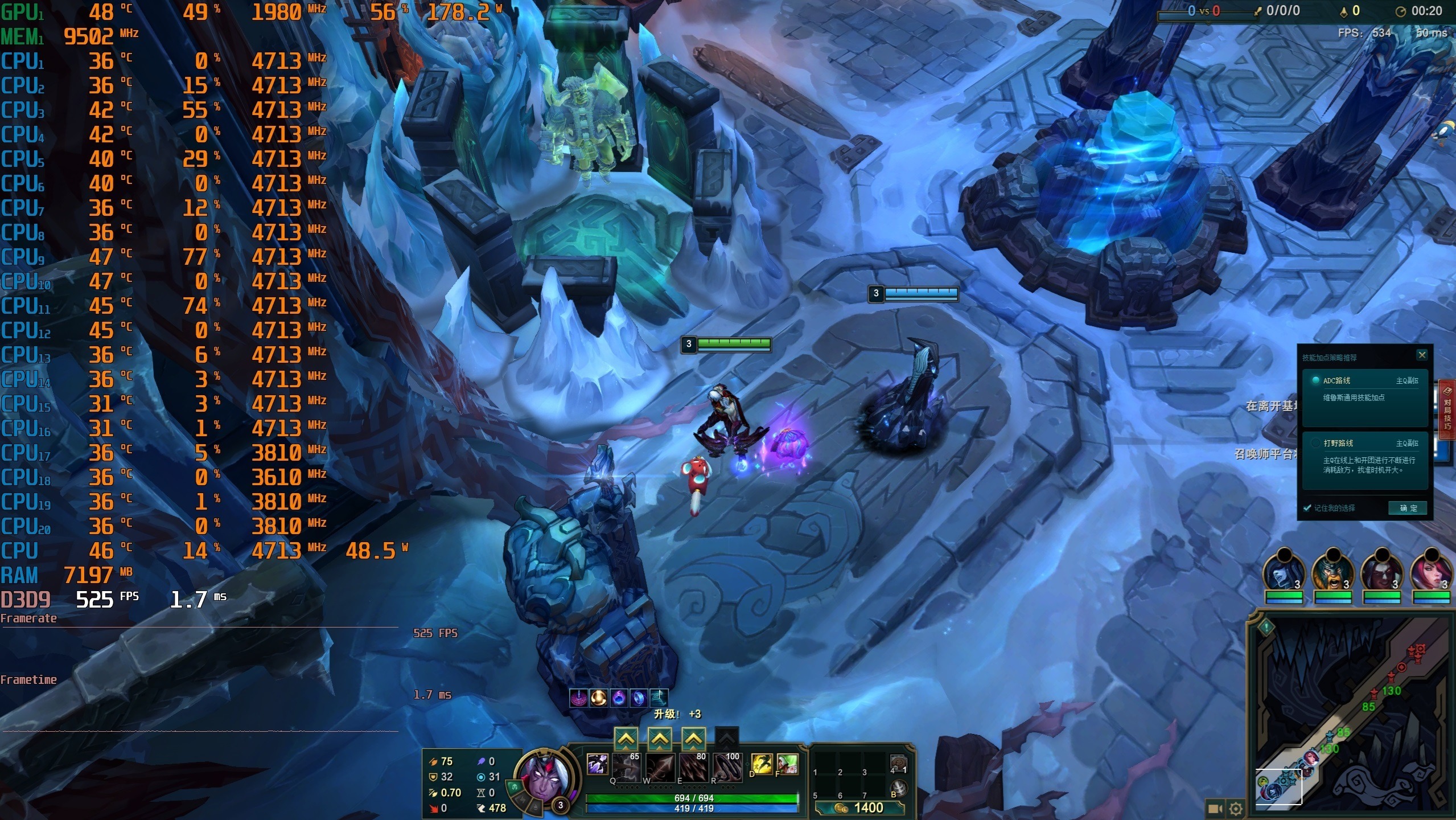The height and width of the screenshot is (820, 1456).
Task: Level up the E ability
Action: point(693,739)
